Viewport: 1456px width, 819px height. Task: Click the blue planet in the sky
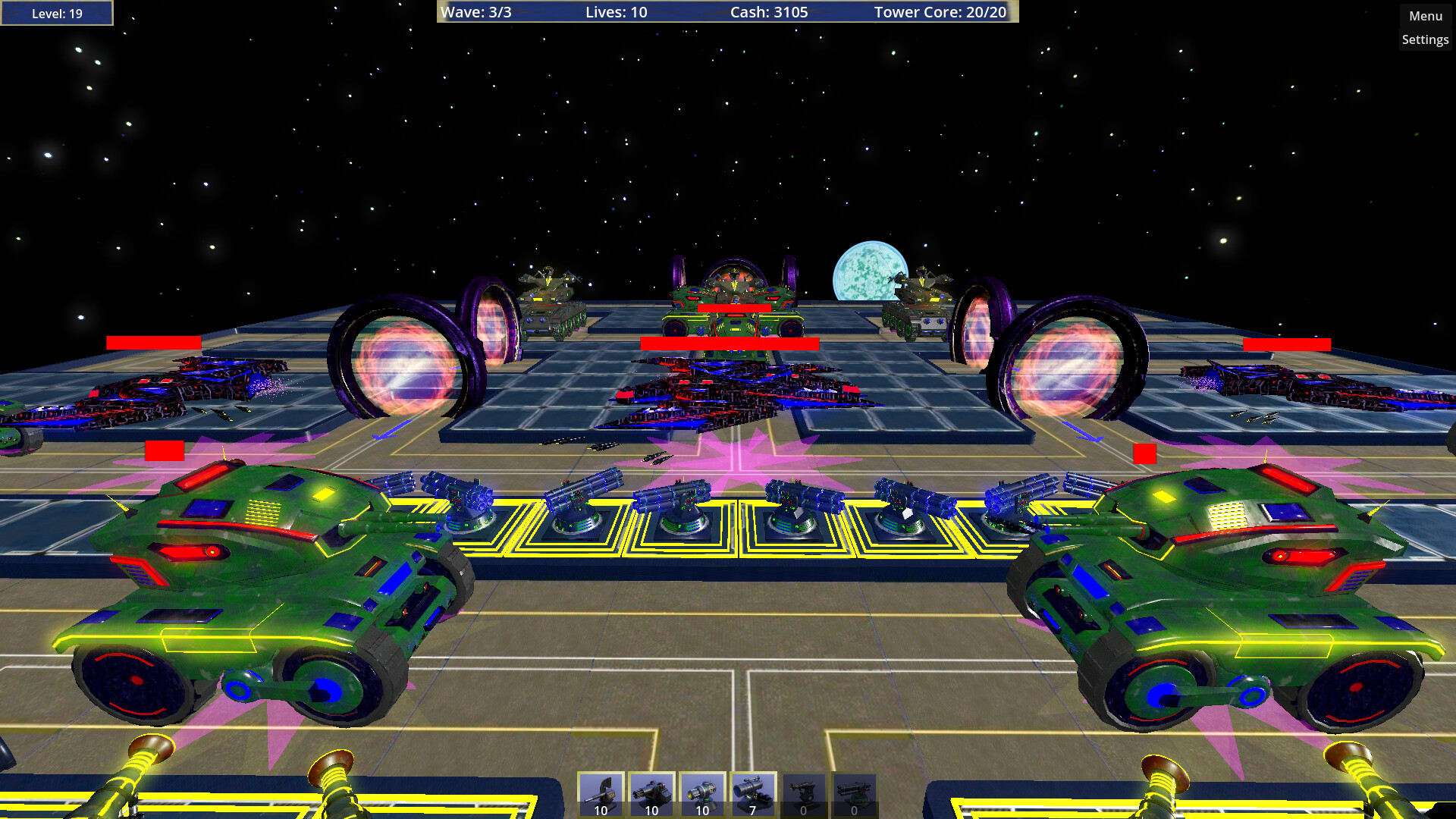coord(869,269)
